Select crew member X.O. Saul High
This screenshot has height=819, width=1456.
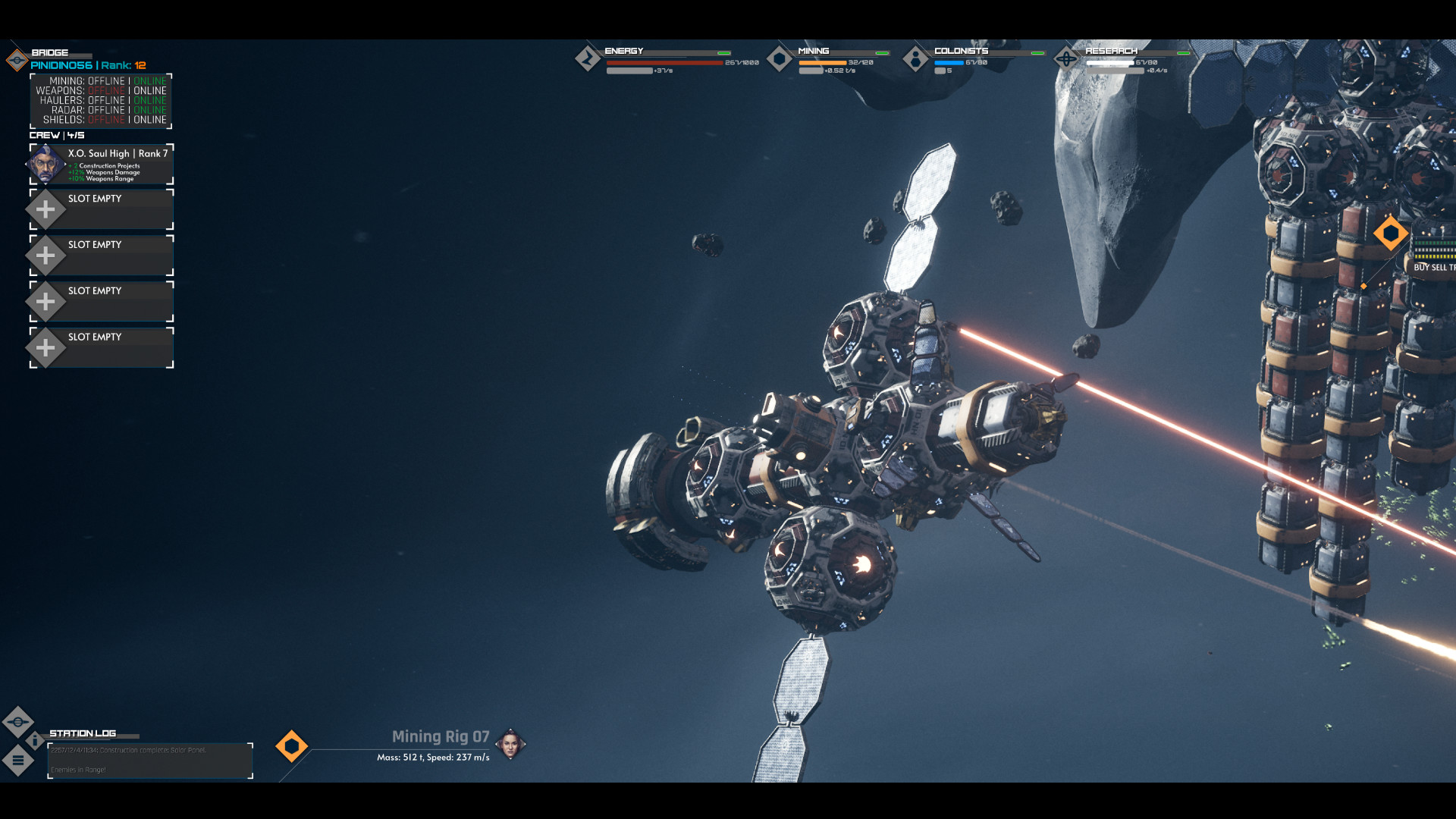pyautogui.click(x=102, y=165)
